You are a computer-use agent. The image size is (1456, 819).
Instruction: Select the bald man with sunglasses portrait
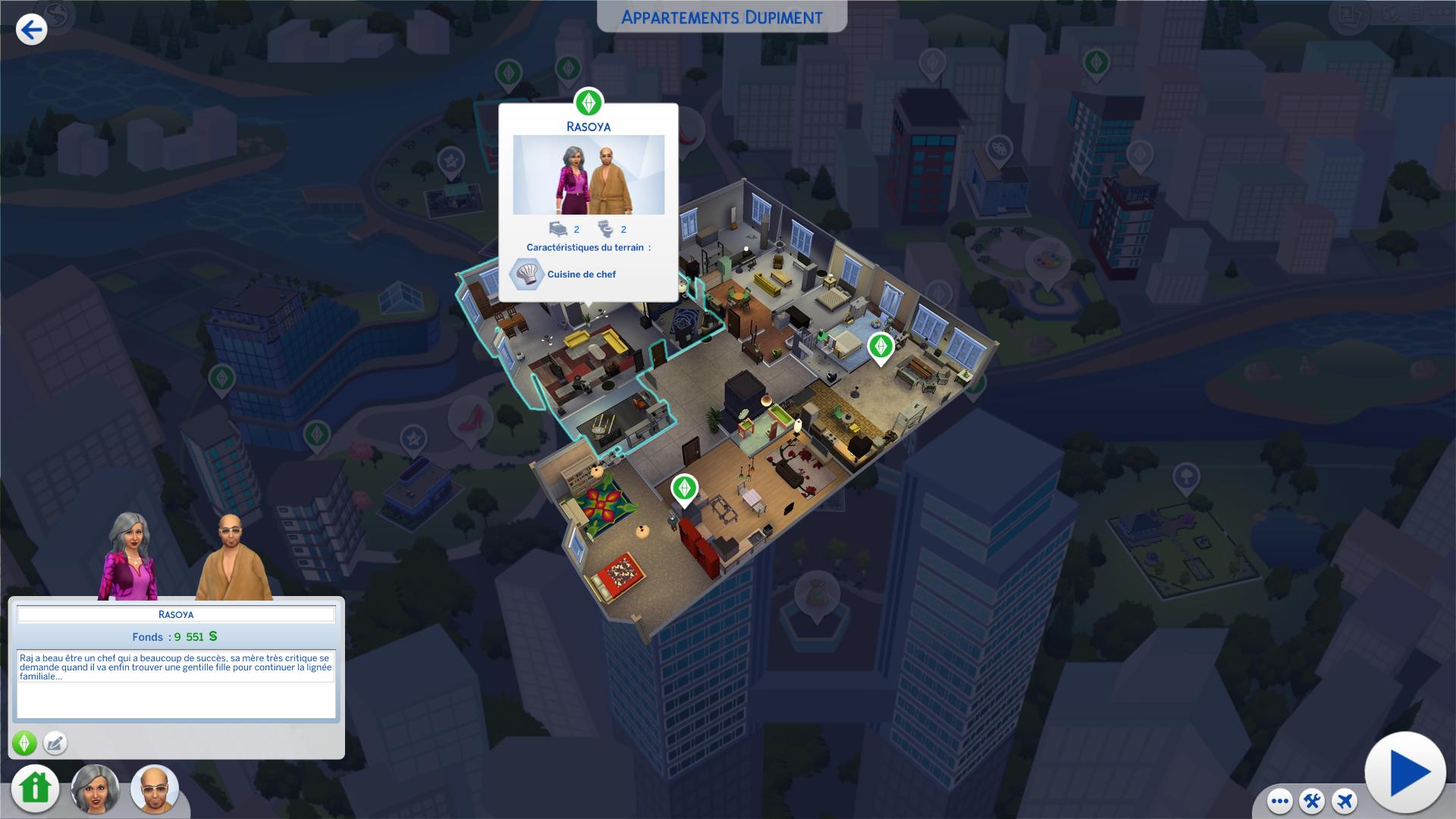pos(155,789)
